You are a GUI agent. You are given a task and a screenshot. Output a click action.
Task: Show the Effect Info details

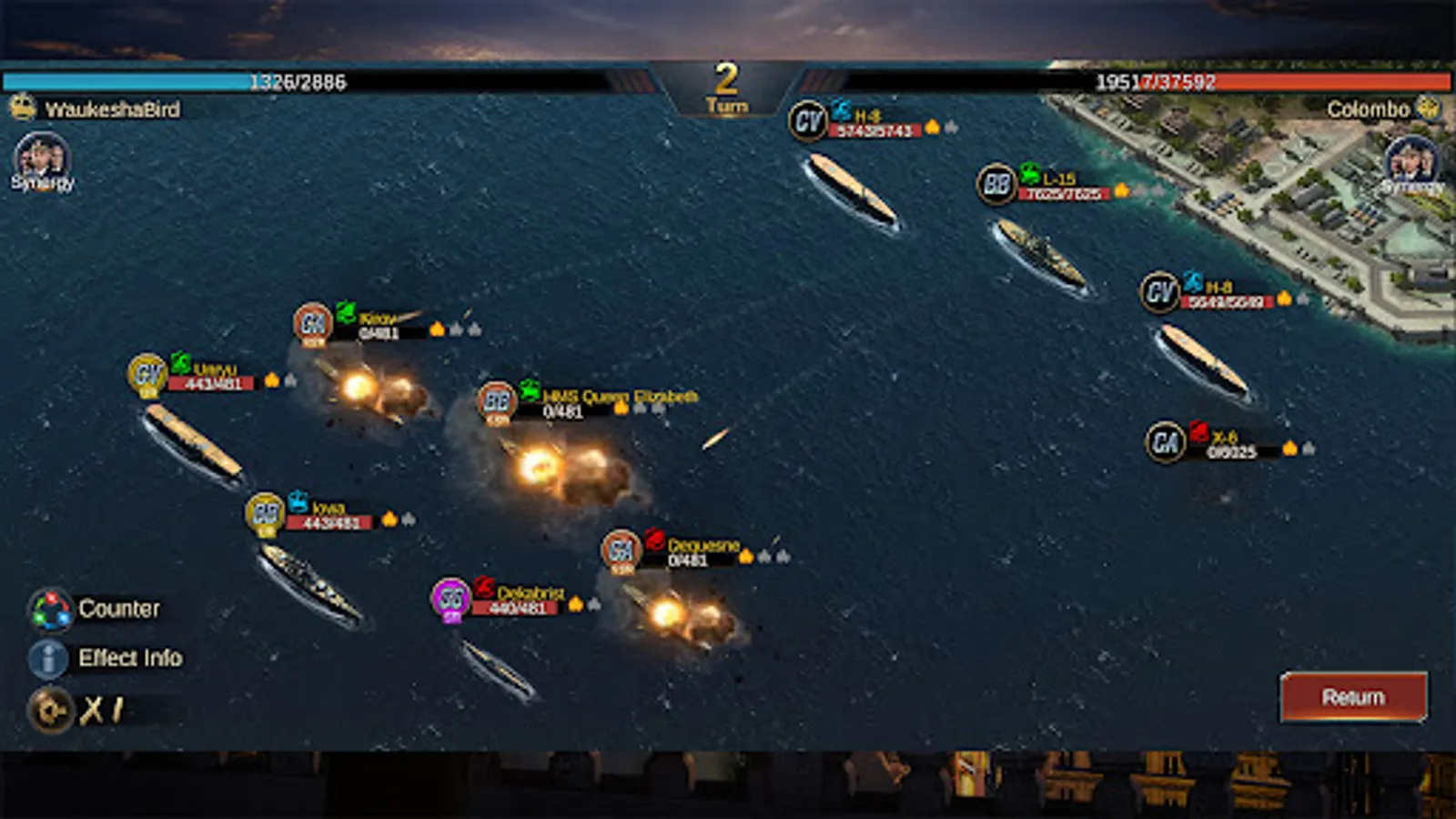pos(49,659)
